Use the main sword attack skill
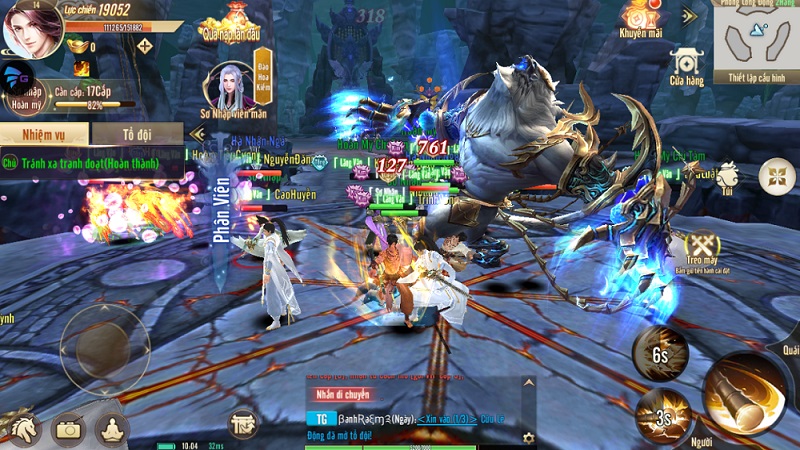This screenshot has width=800, height=450. point(744,393)
